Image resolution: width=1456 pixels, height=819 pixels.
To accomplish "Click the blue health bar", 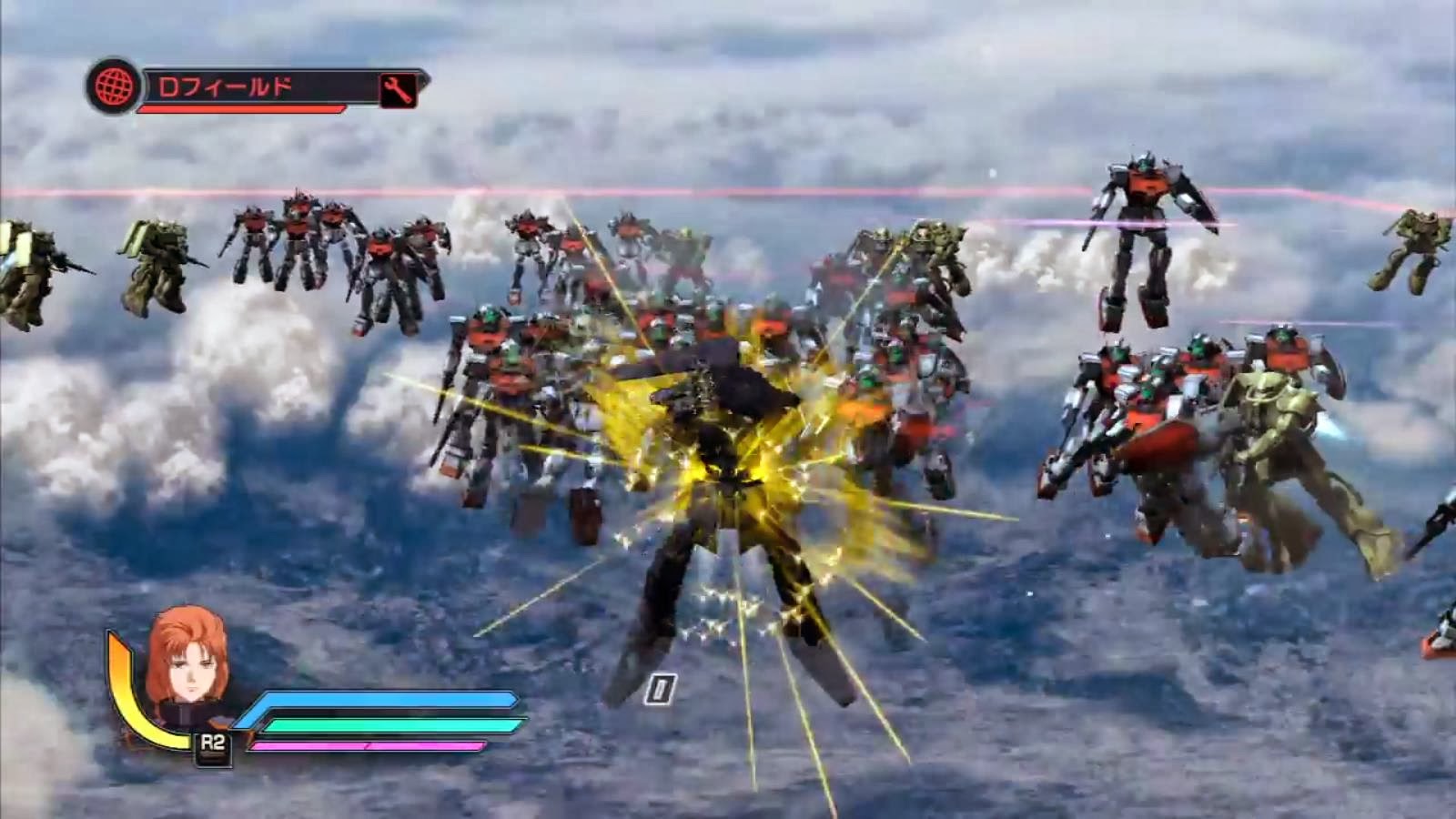I will click(382, 701).
